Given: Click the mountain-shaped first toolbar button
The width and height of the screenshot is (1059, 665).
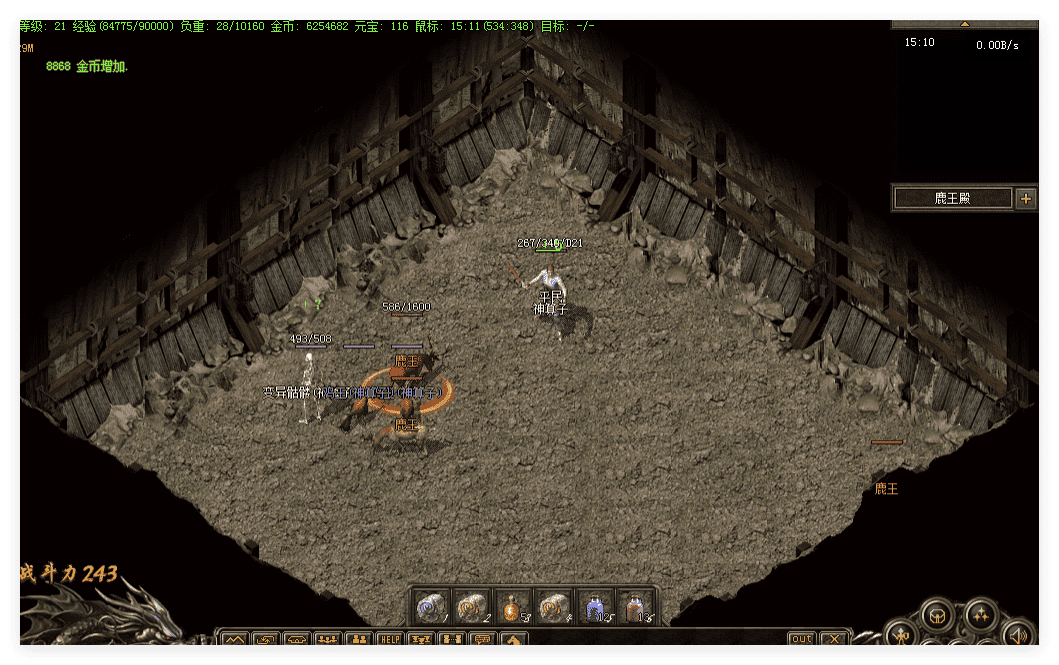Looking at the screenshot, I should [234, 639].
